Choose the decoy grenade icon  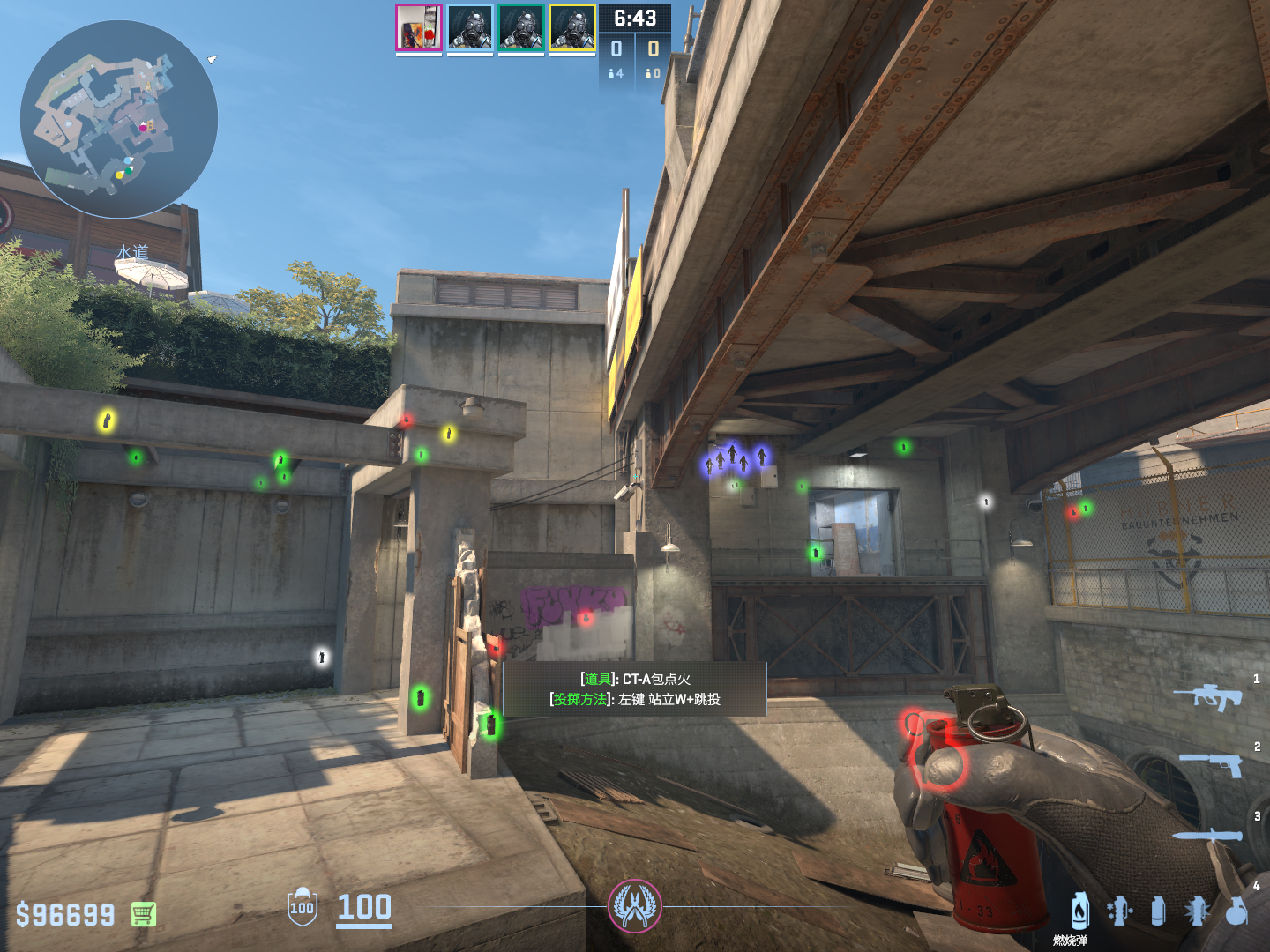1118,911
